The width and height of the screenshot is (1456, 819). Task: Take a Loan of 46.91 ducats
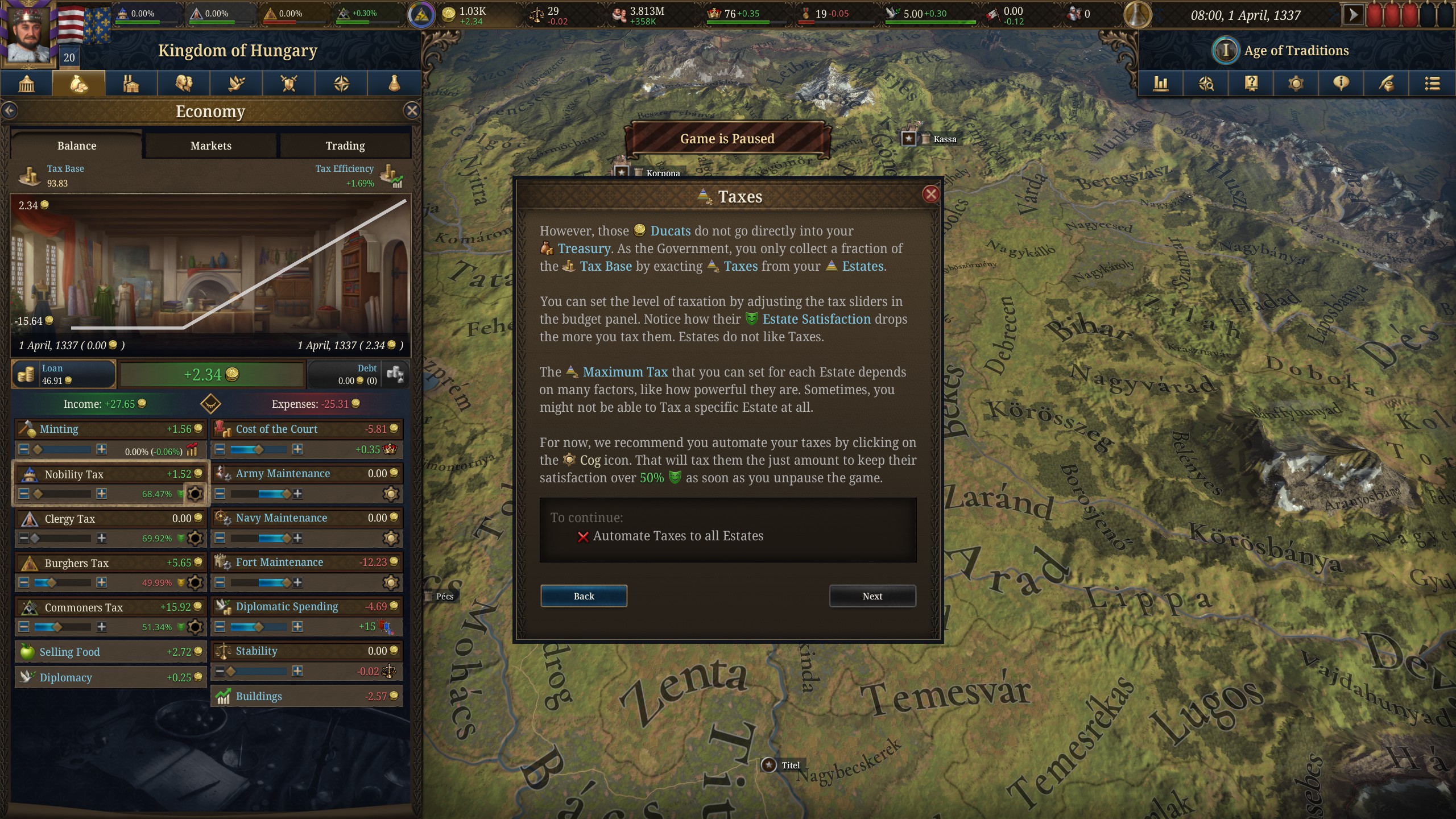pos(63,374)
